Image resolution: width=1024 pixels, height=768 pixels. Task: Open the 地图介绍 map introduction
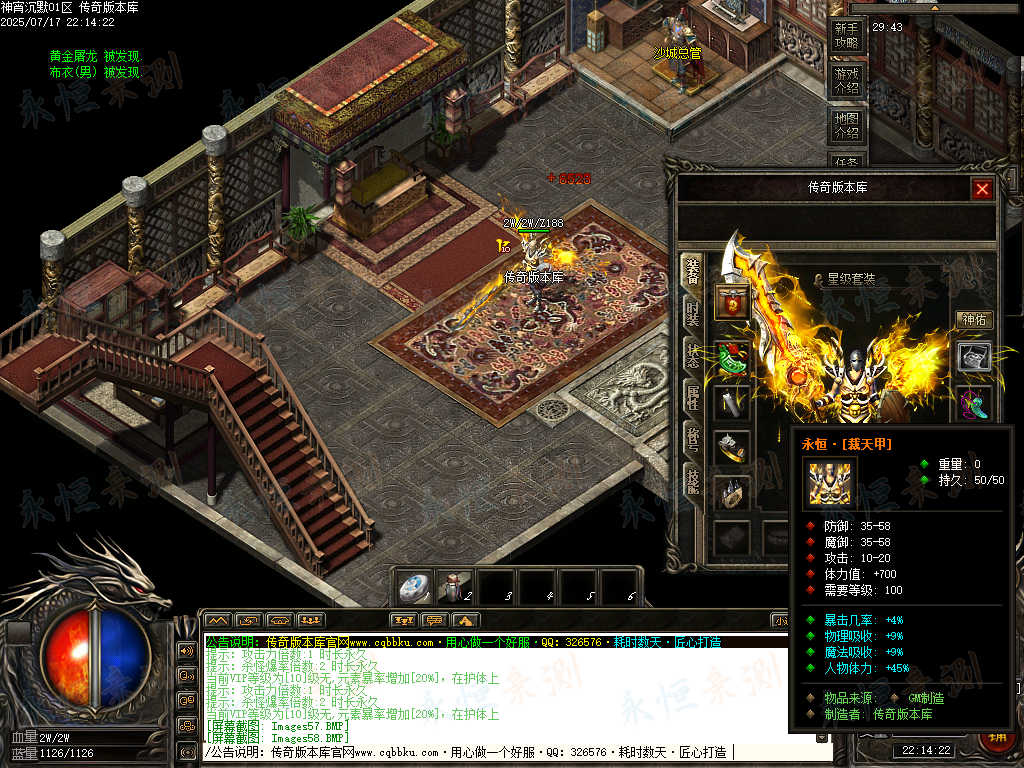pos(846,125)
